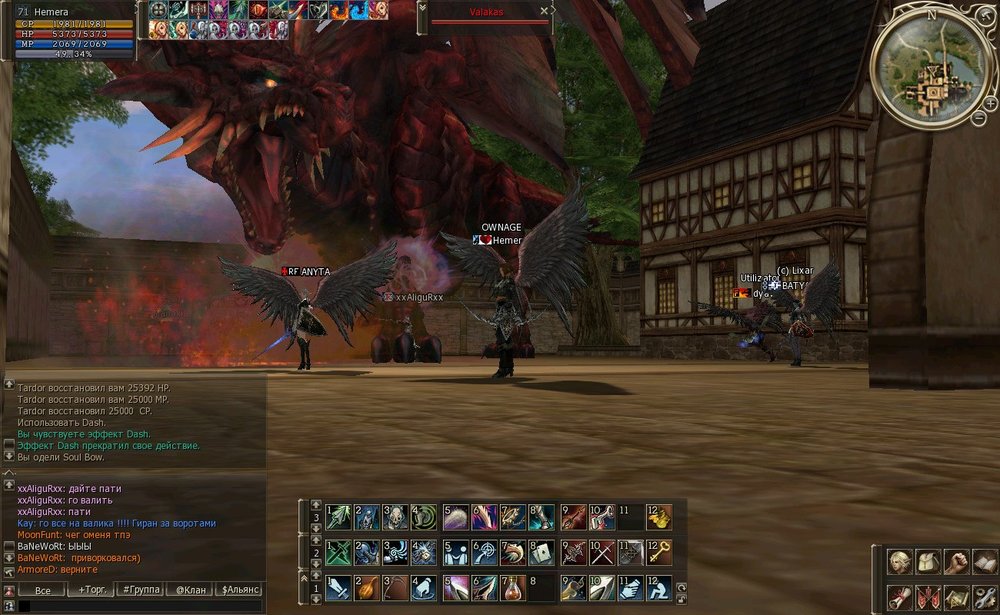Activate the playing cards skill icon

tap(541, 552)
